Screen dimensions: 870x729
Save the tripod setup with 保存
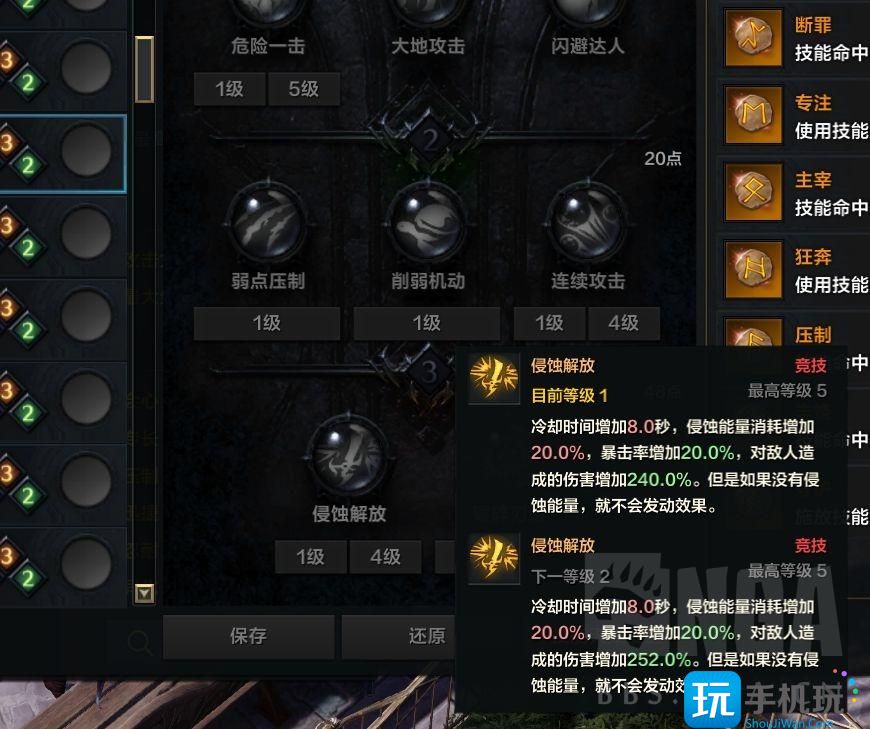[x=248, y=636]
